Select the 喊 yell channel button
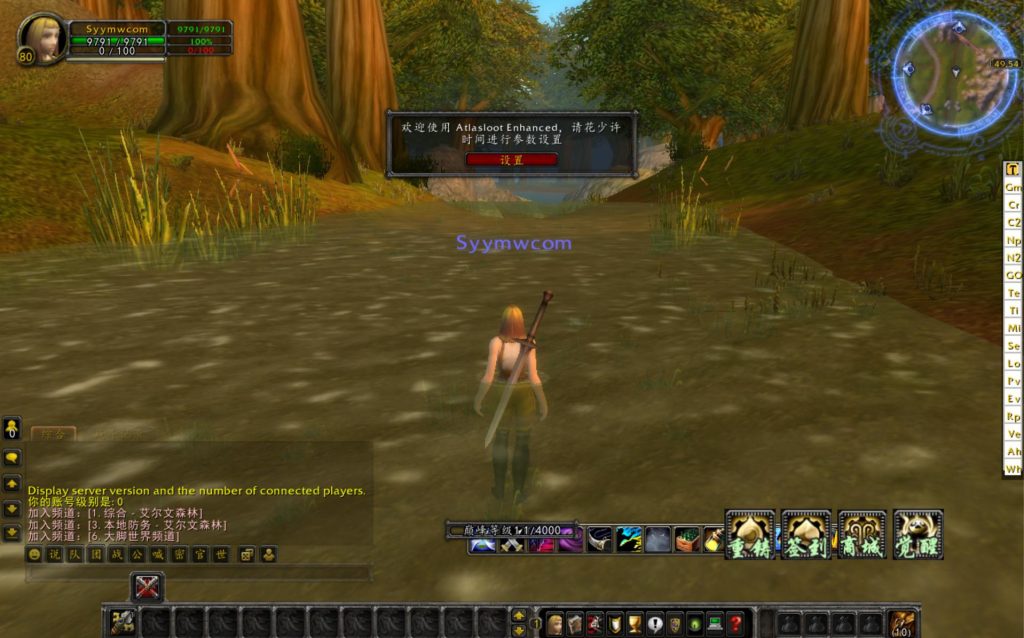Screen dimensions: 1024x638 click(x=156, y=554)
